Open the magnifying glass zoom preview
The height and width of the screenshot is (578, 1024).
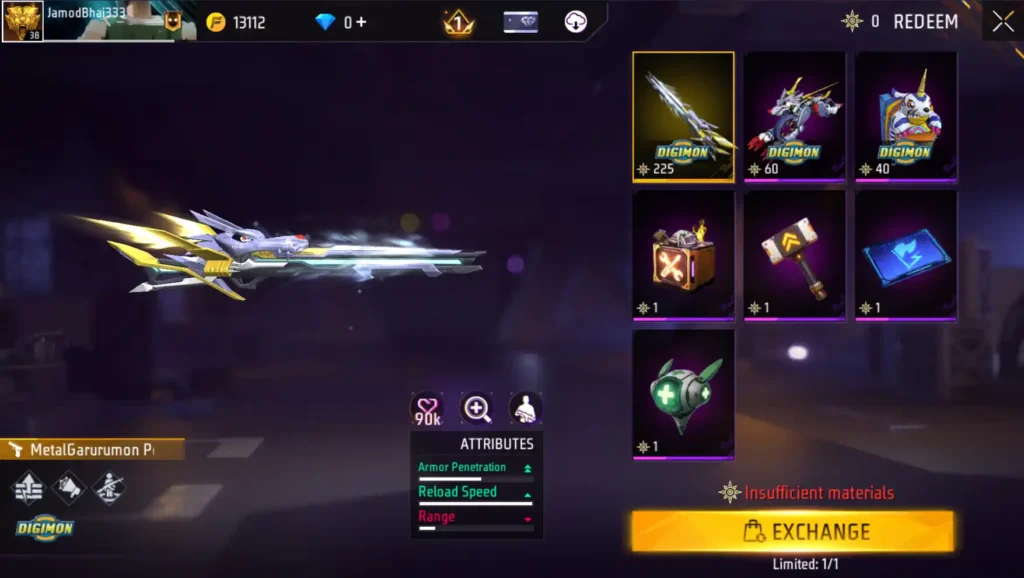477,408
